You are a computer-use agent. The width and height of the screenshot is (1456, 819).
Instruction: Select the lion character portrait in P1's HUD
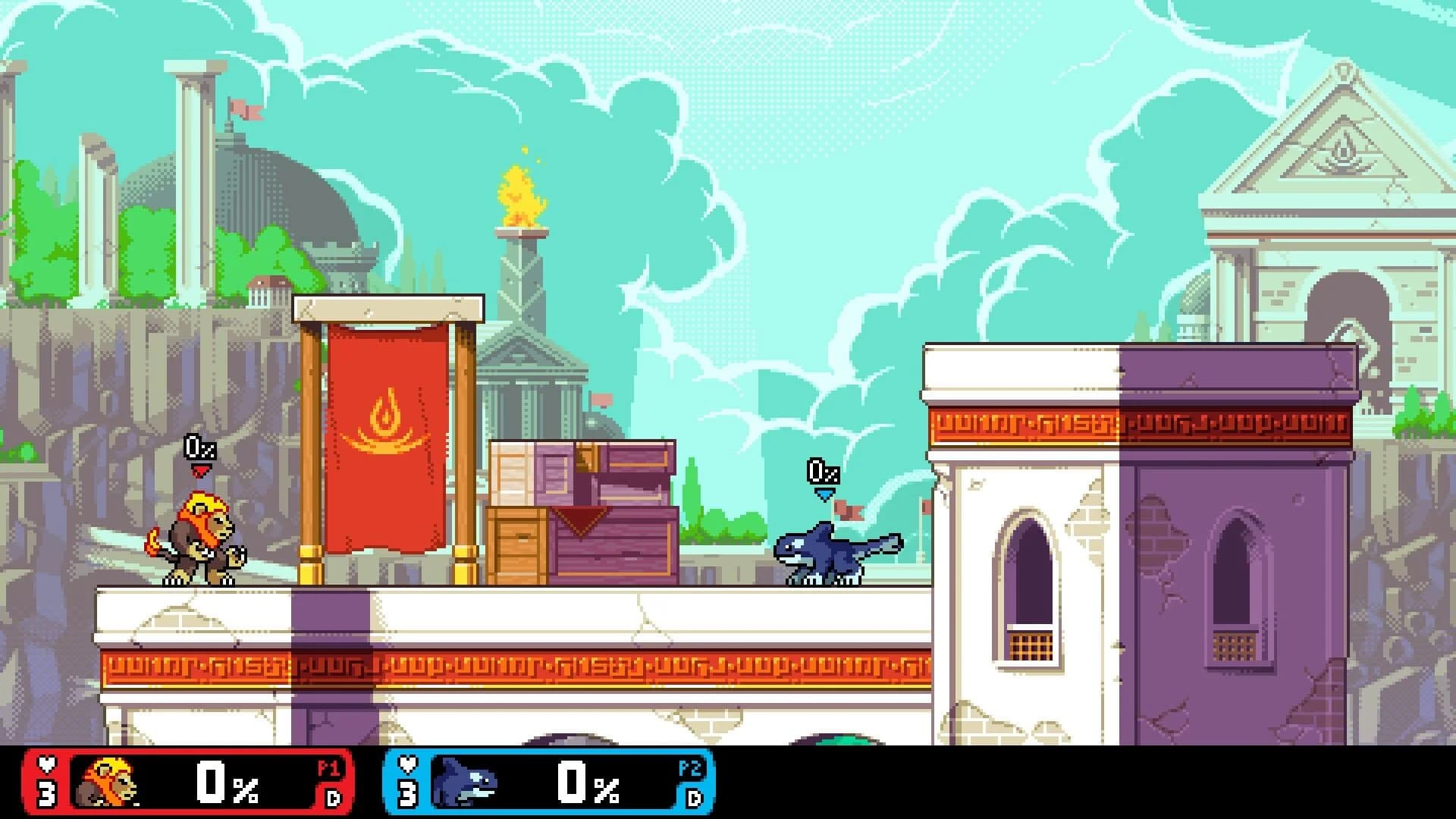point(110,781)
